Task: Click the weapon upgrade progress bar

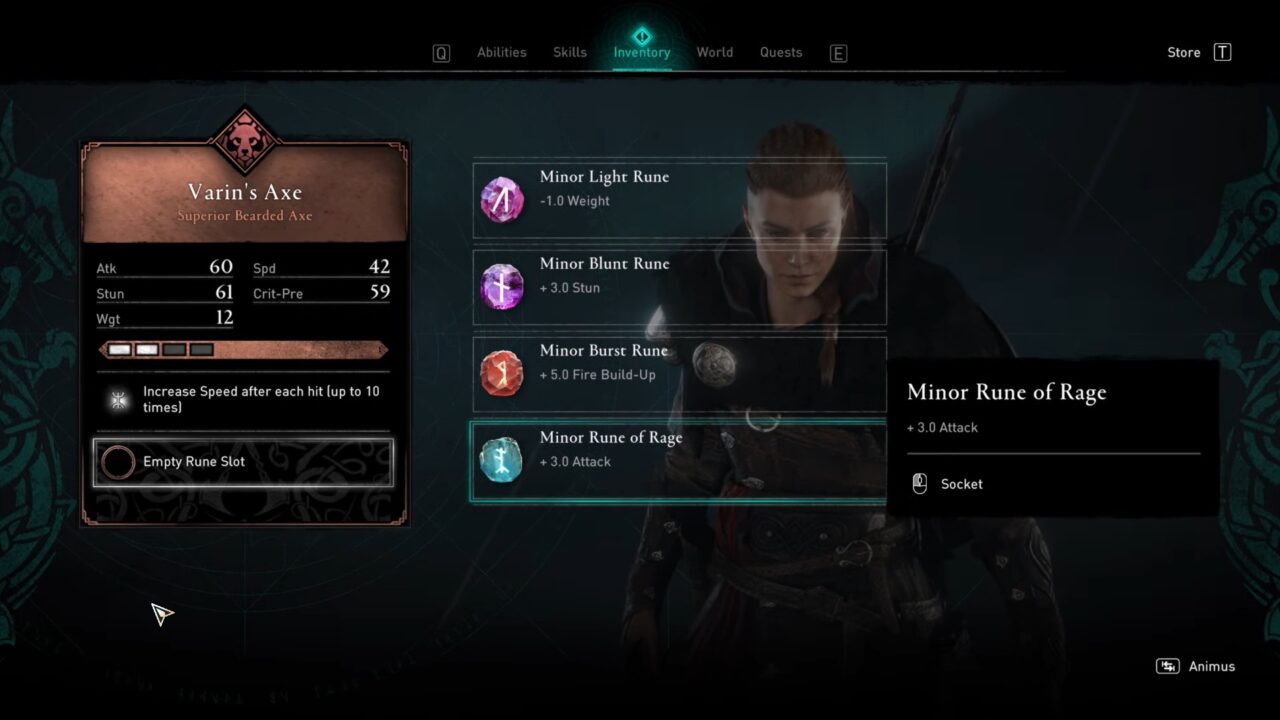Action: pos(244,349)
